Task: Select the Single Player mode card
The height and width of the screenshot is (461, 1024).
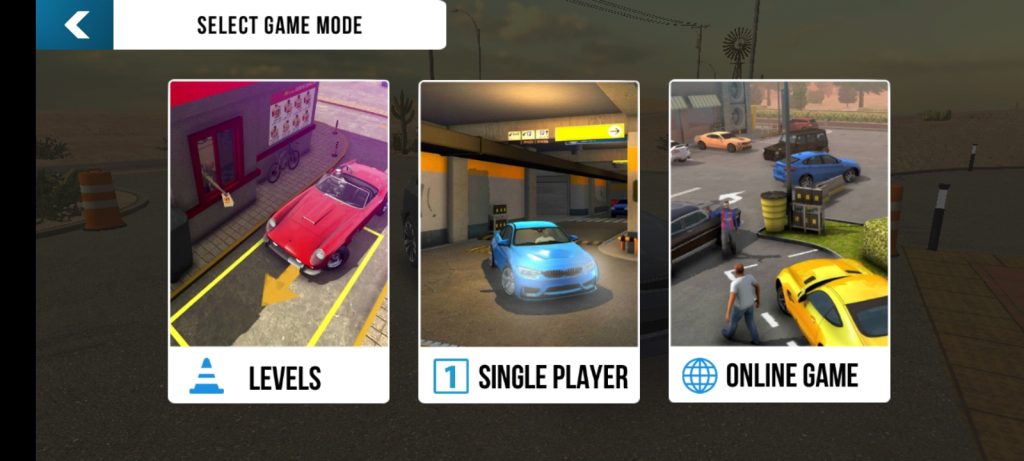Action: (x=528, y=241)
